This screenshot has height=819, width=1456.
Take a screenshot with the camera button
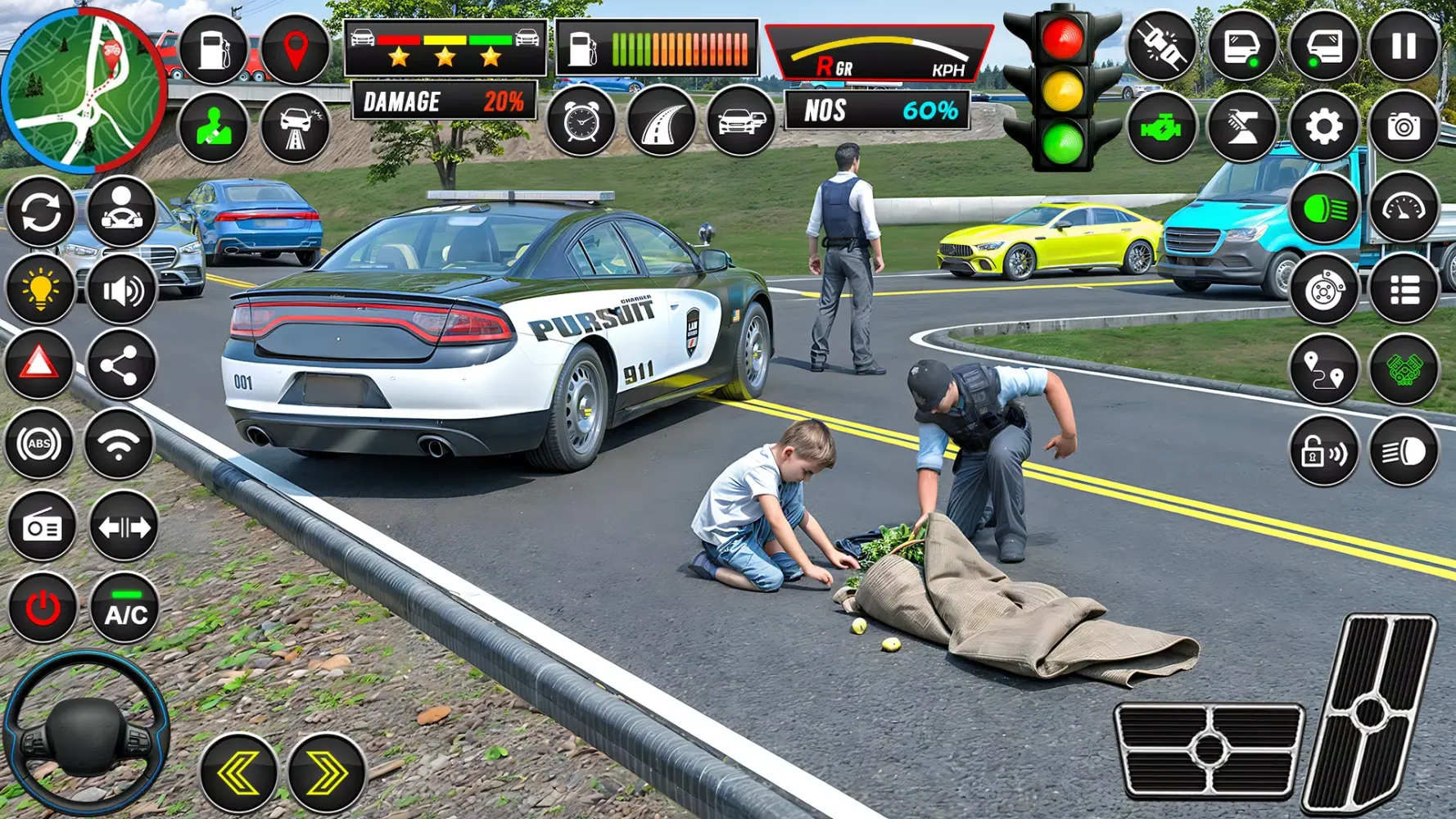[x=1404, y=127]
